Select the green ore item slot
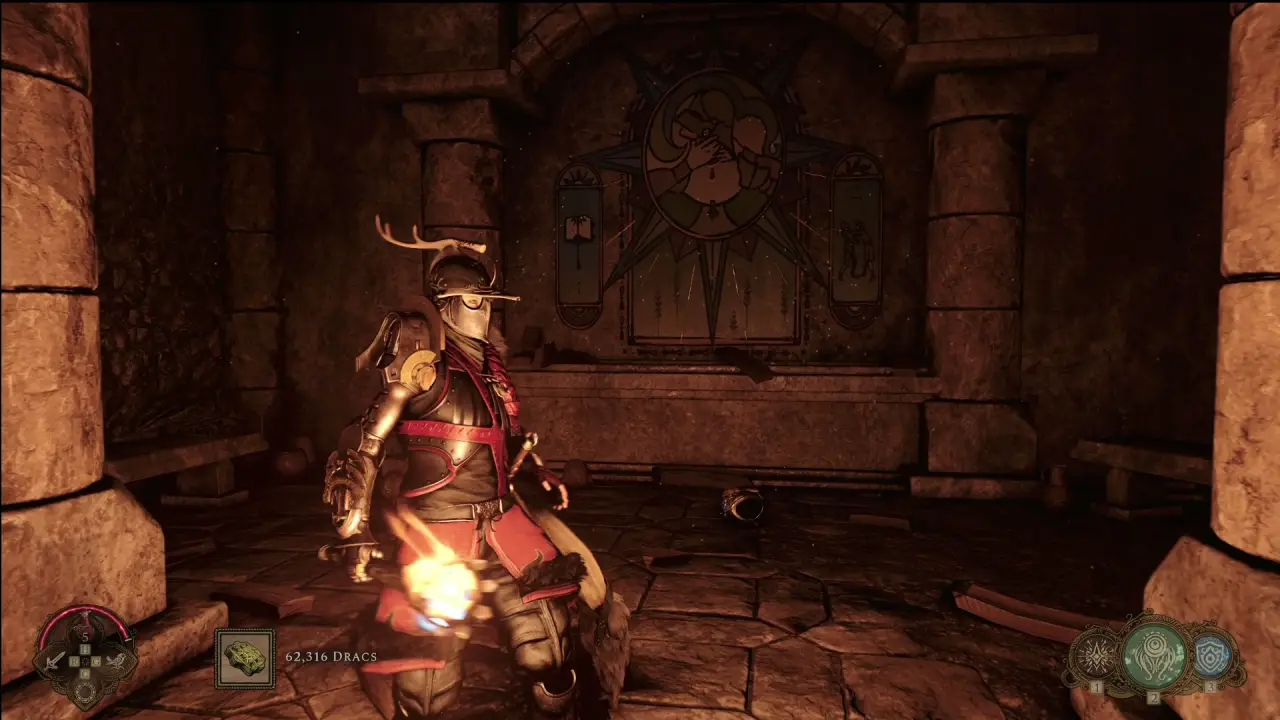Screen dimensions: 1280x720 244,658
